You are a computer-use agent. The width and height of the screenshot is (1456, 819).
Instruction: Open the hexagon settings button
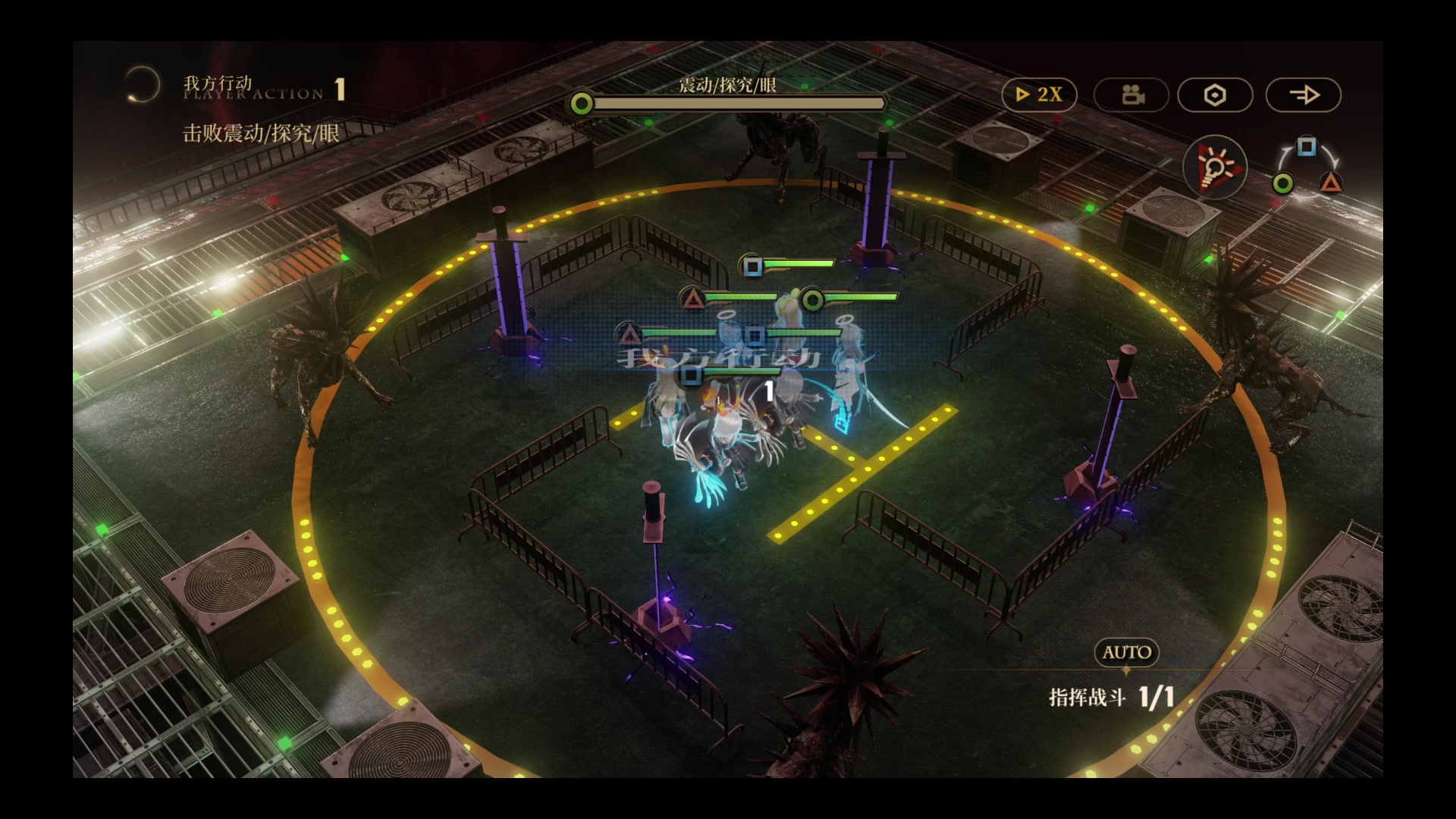pyautogui.click(x=1215, y=95)
